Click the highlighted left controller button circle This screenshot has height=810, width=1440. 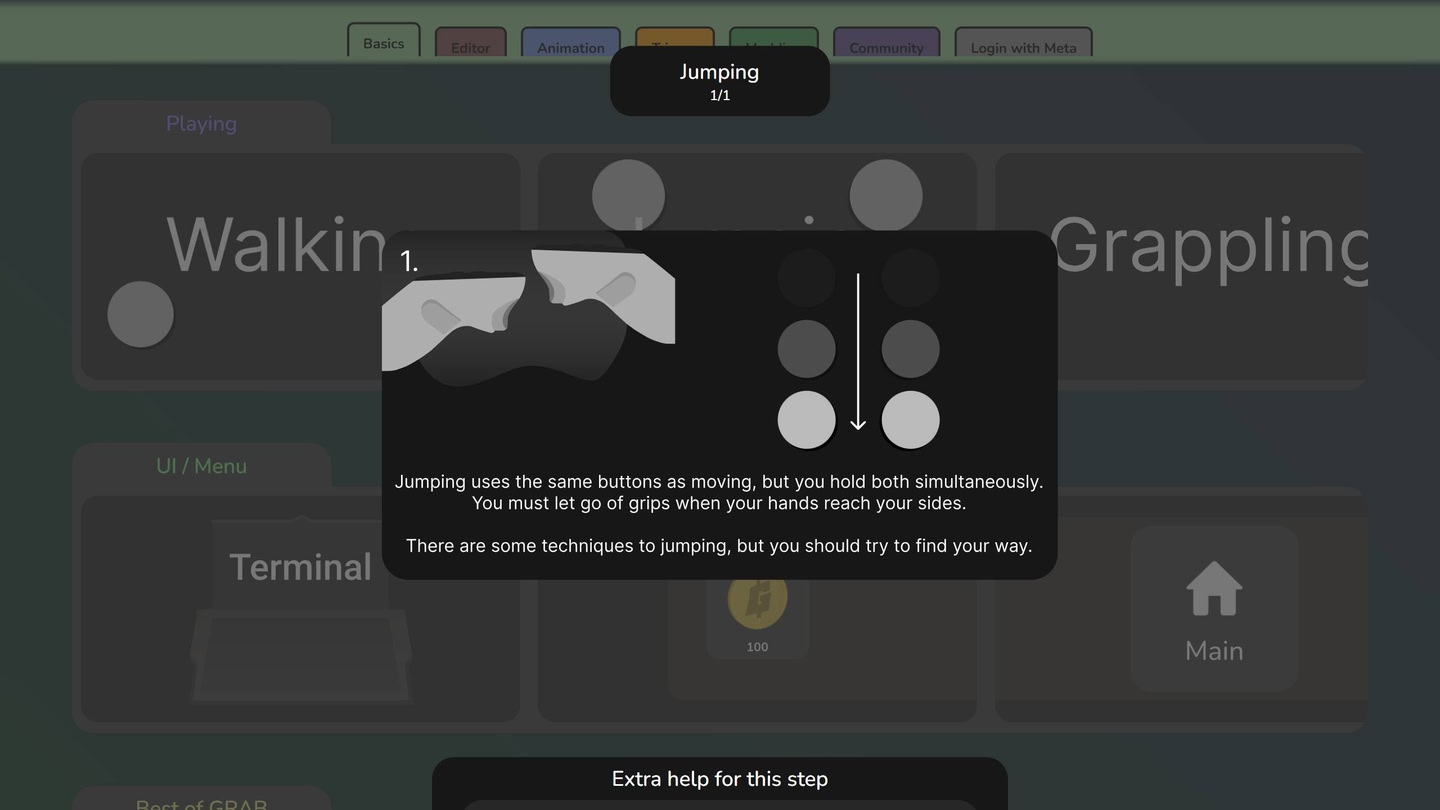(806, 419)
